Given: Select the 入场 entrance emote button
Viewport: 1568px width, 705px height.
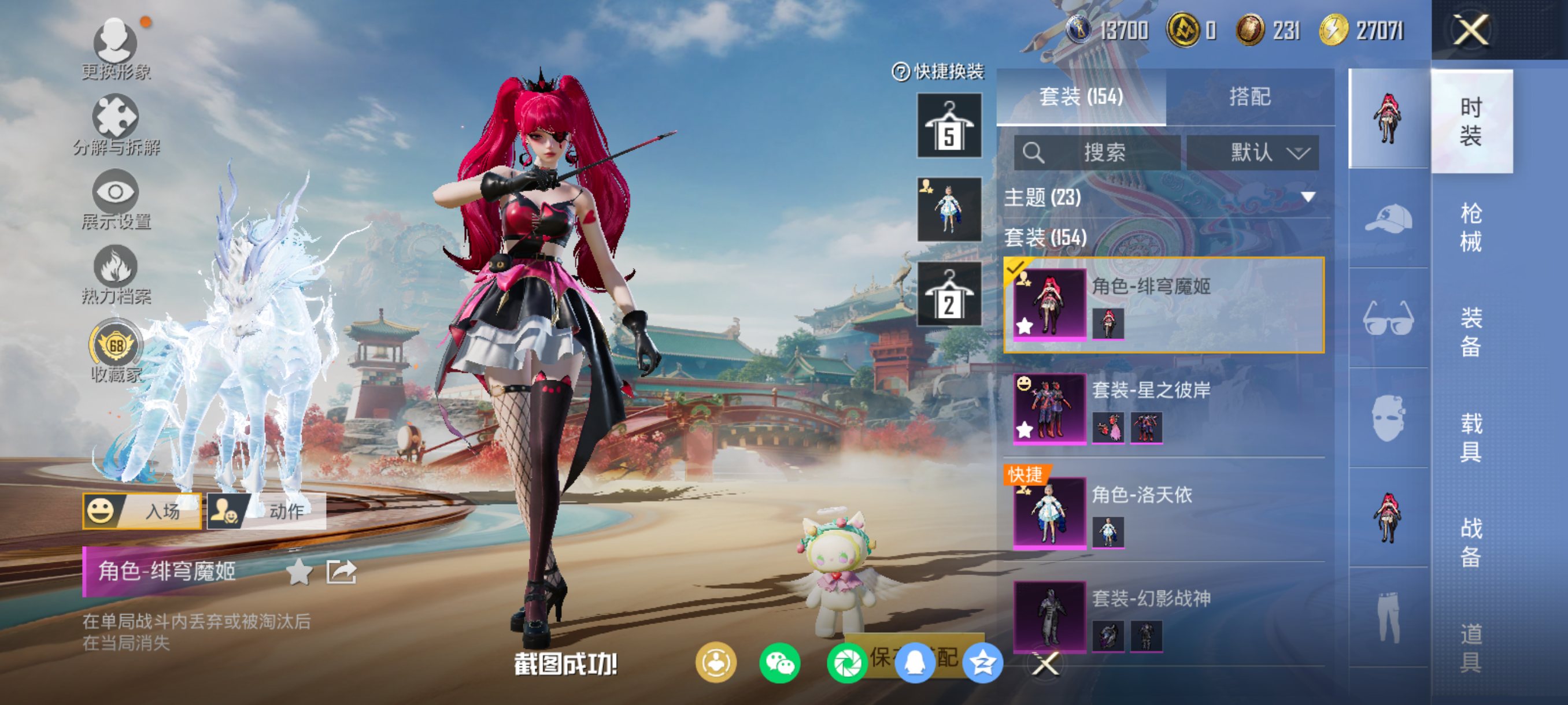Looking at the screenshot, I should 142,511.
